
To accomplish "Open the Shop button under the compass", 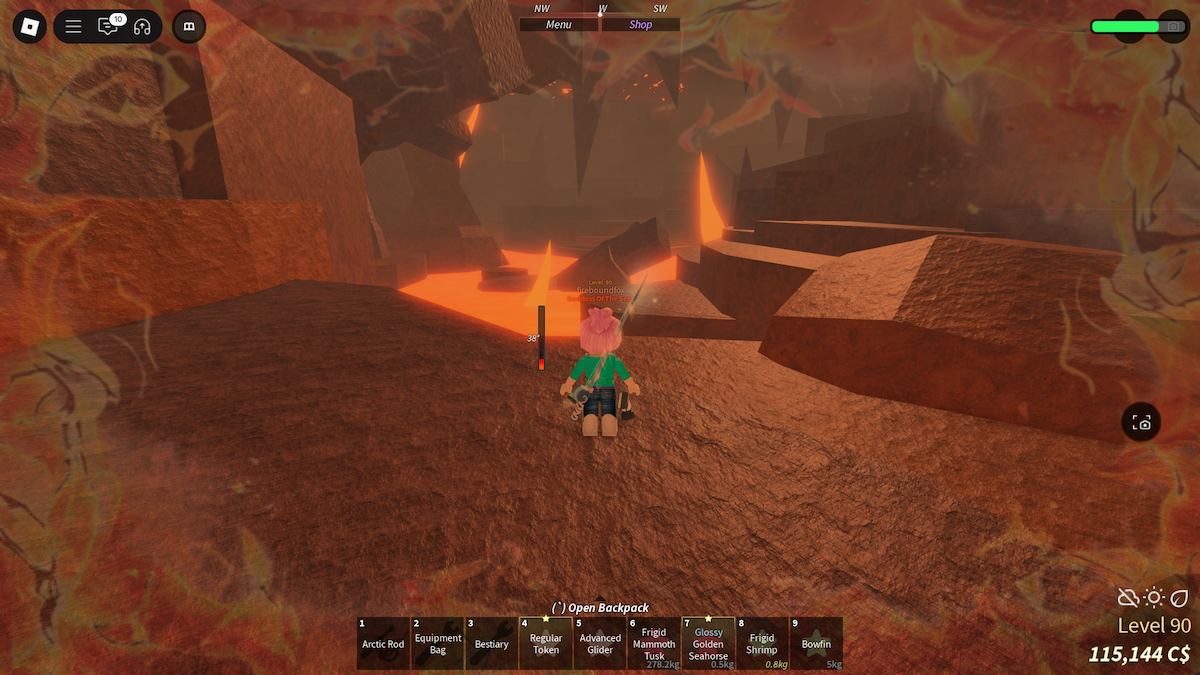I will click(641, 25).
